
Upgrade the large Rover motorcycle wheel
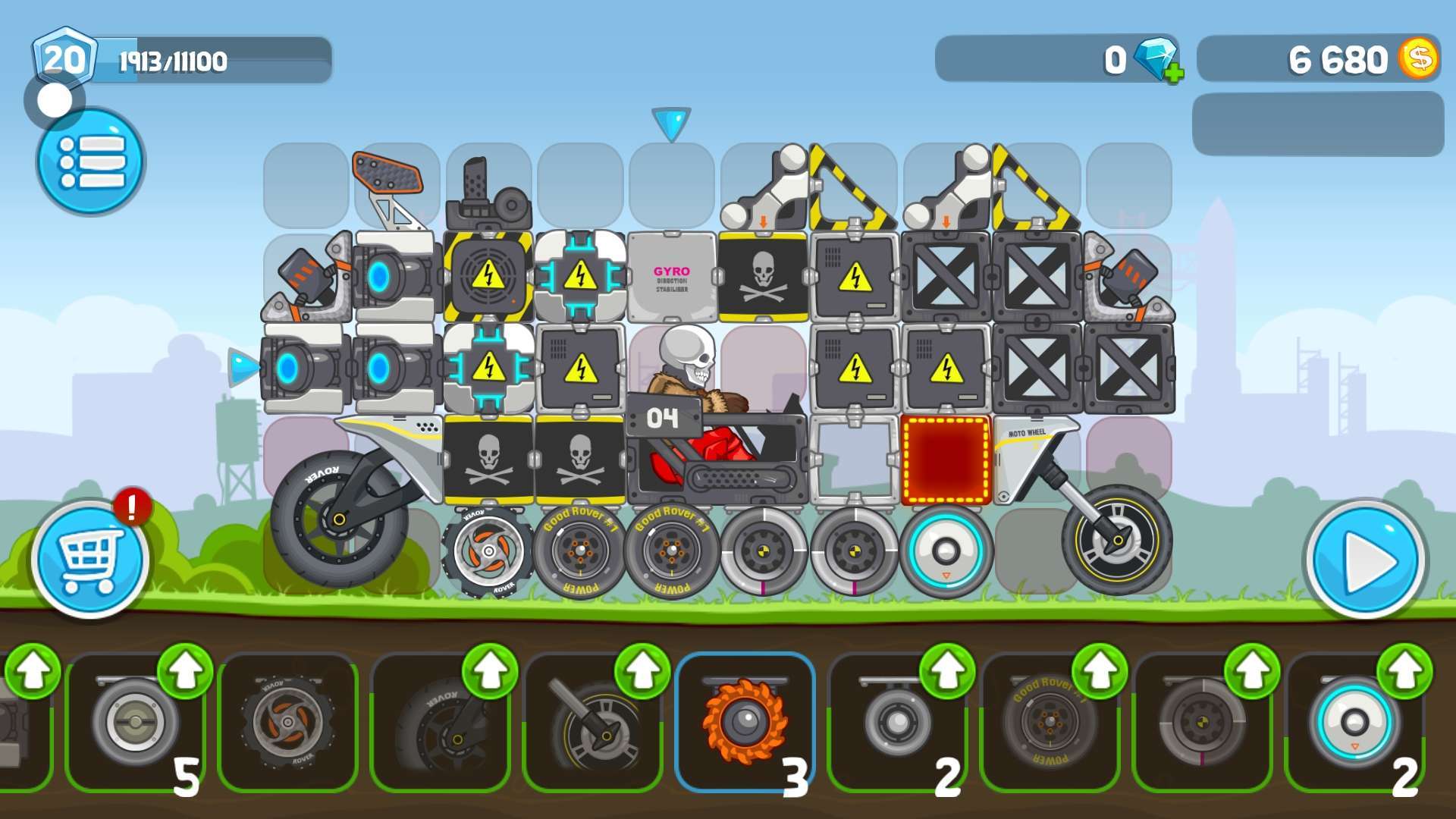tap(490, 670)
